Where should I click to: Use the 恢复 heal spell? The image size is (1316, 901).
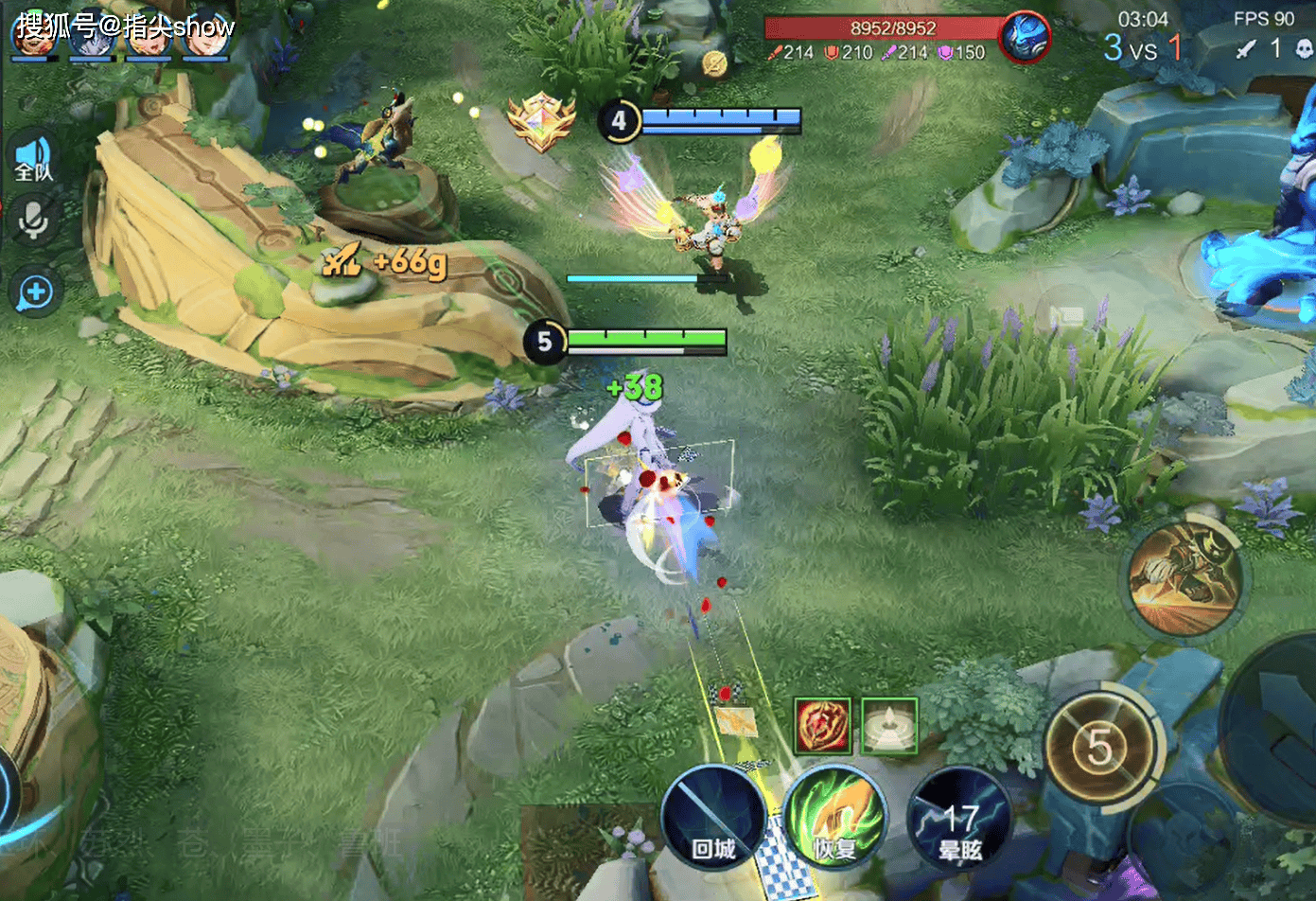[834, 818]
